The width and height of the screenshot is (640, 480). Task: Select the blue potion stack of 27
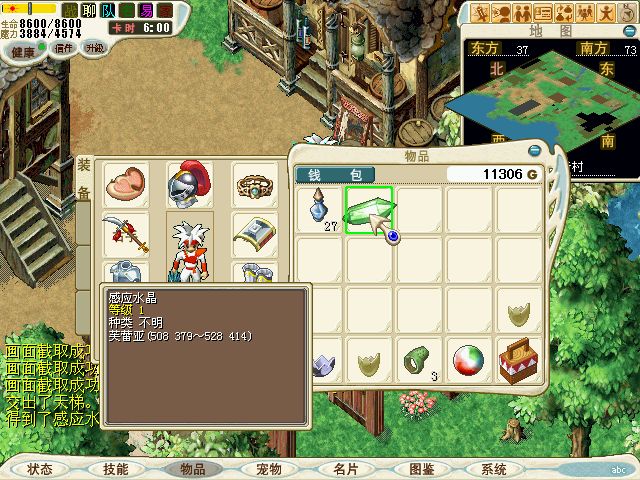tap(318, 211)
